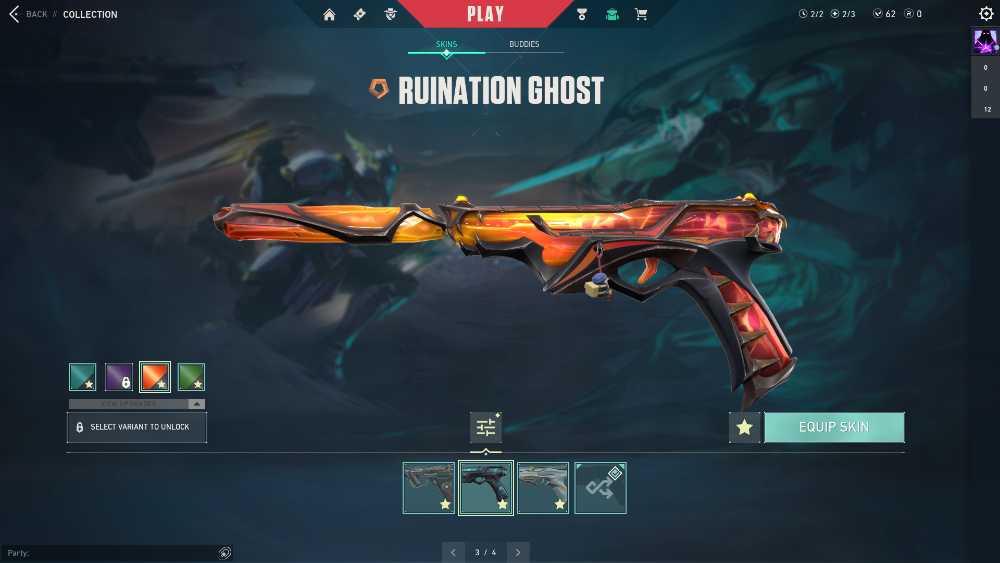
Task: Open the player avatar card
Action: tap(985, 42)
